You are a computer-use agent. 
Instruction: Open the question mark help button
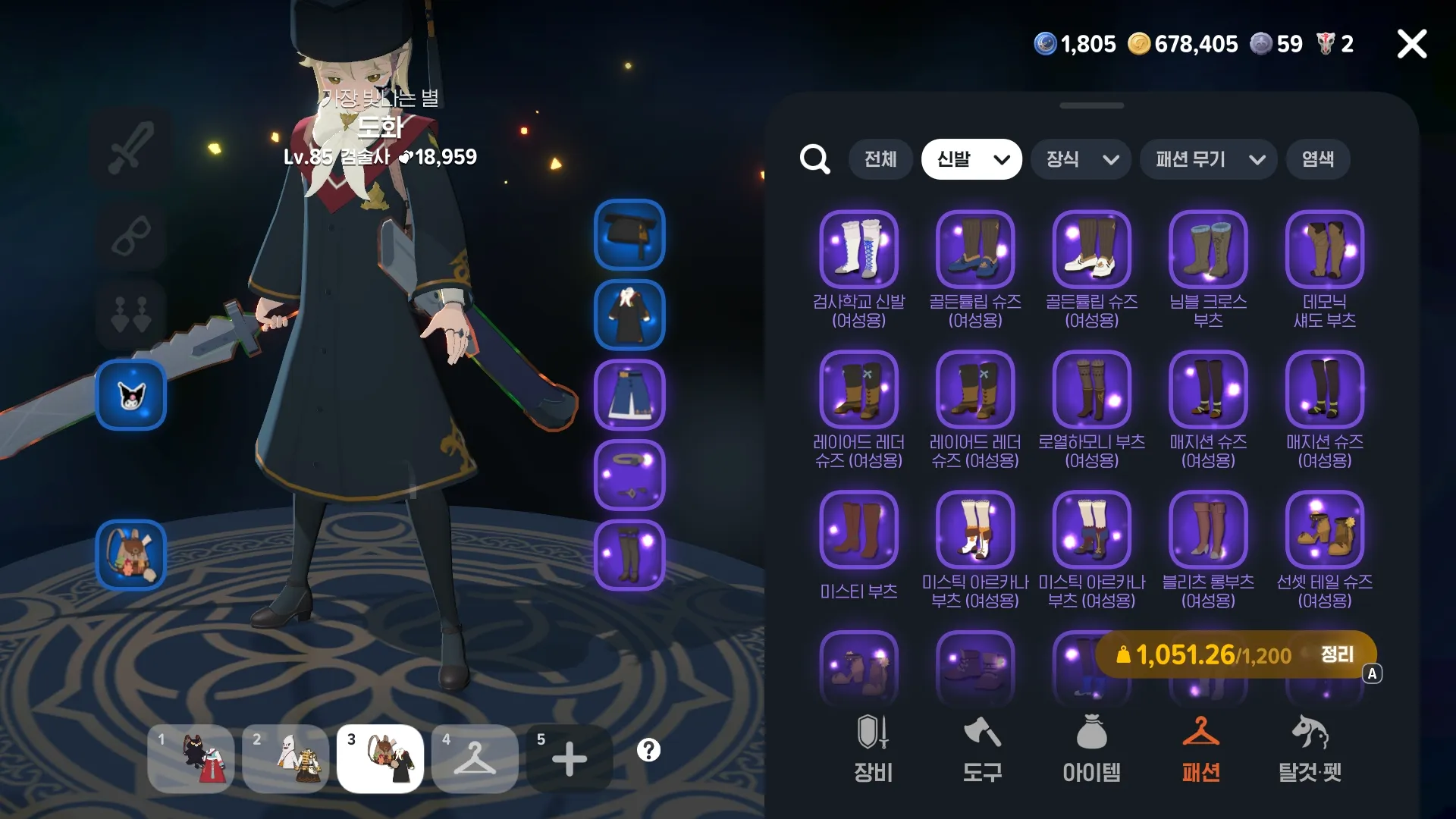[x=648, y=751]
